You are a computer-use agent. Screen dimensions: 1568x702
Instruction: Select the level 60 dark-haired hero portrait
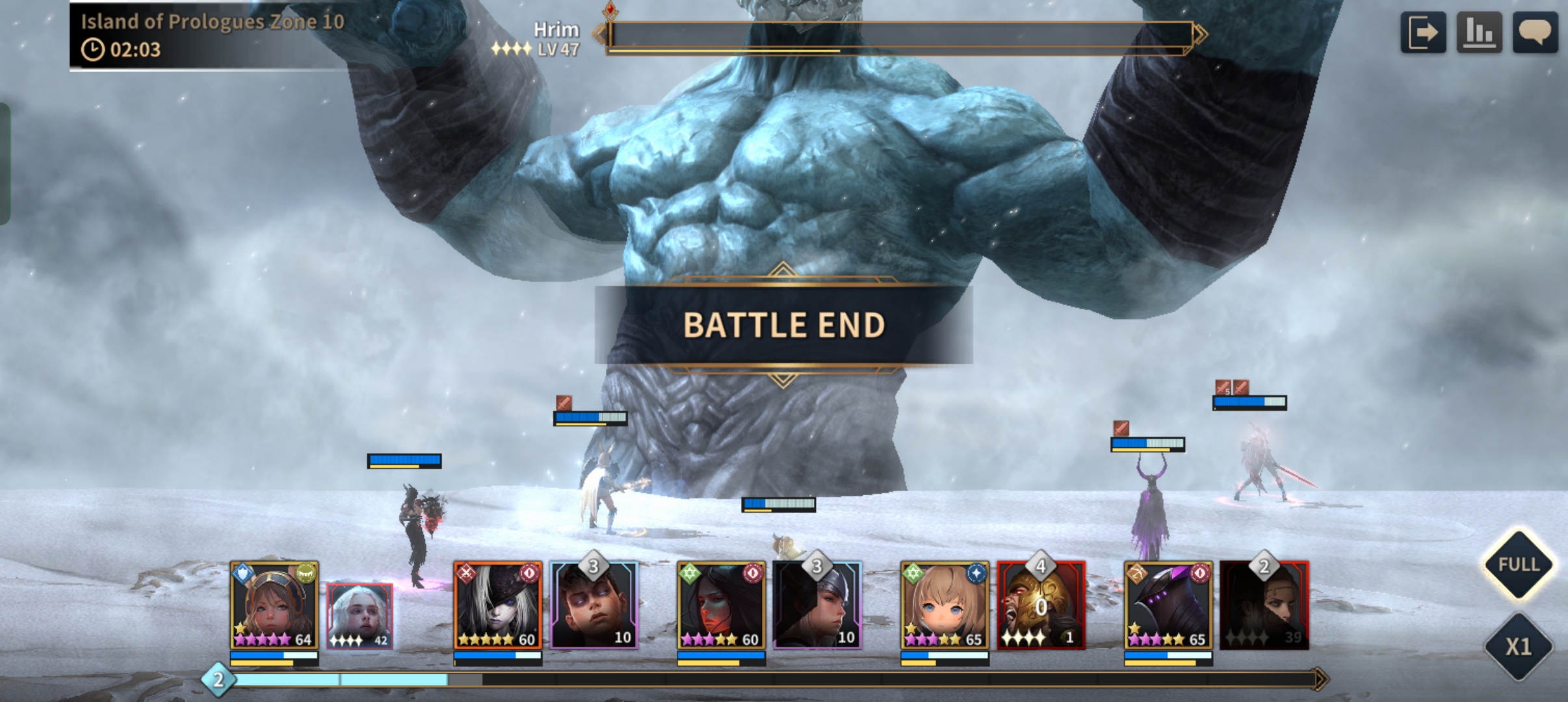pos(721,606)
